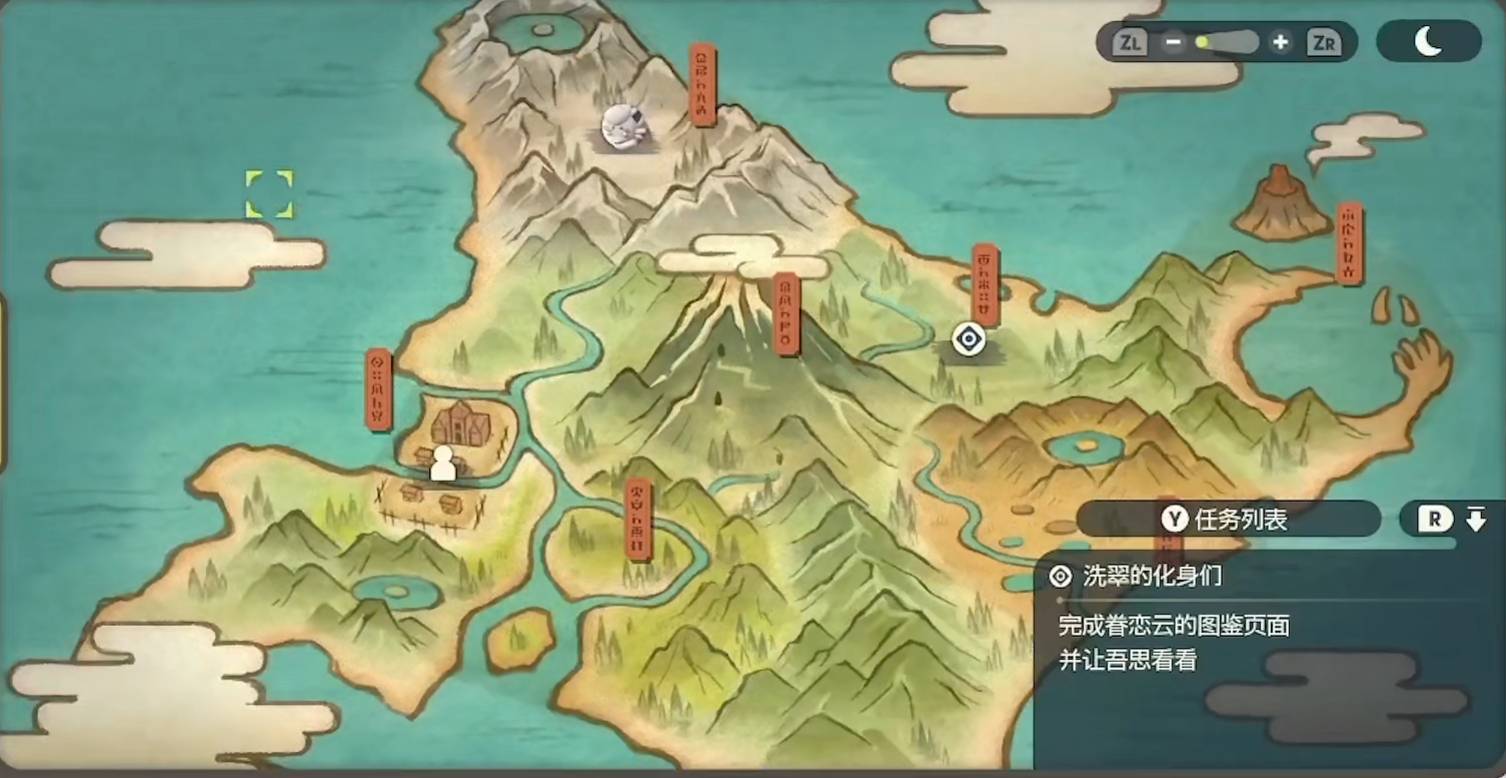Click minus to zoom the map out

click(1172, 42)
